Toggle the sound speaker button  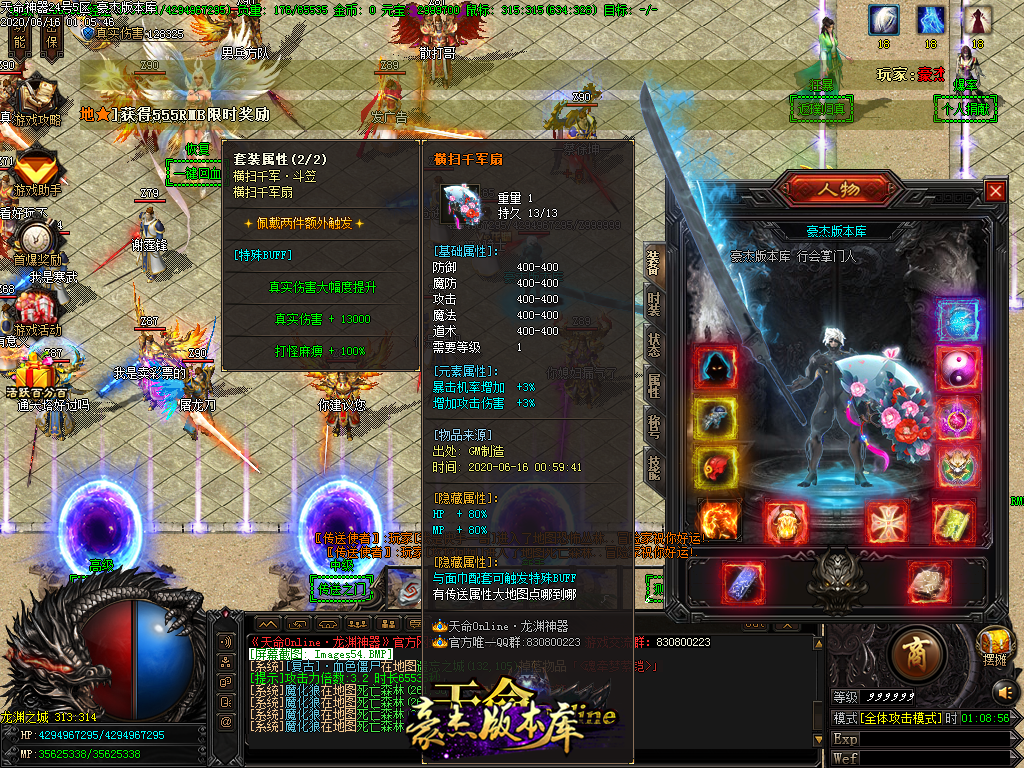[1003, 690]
